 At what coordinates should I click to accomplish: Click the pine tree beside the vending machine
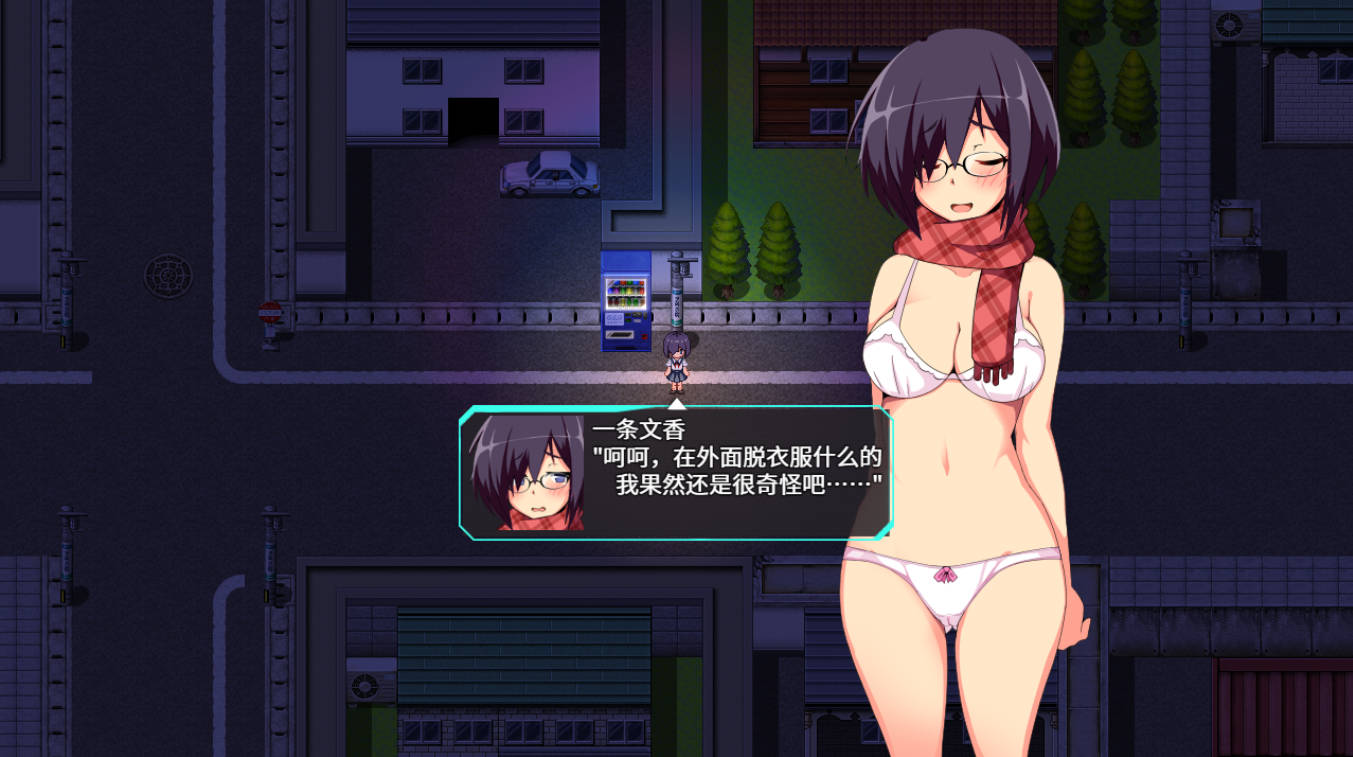click(x=730, y=250)
